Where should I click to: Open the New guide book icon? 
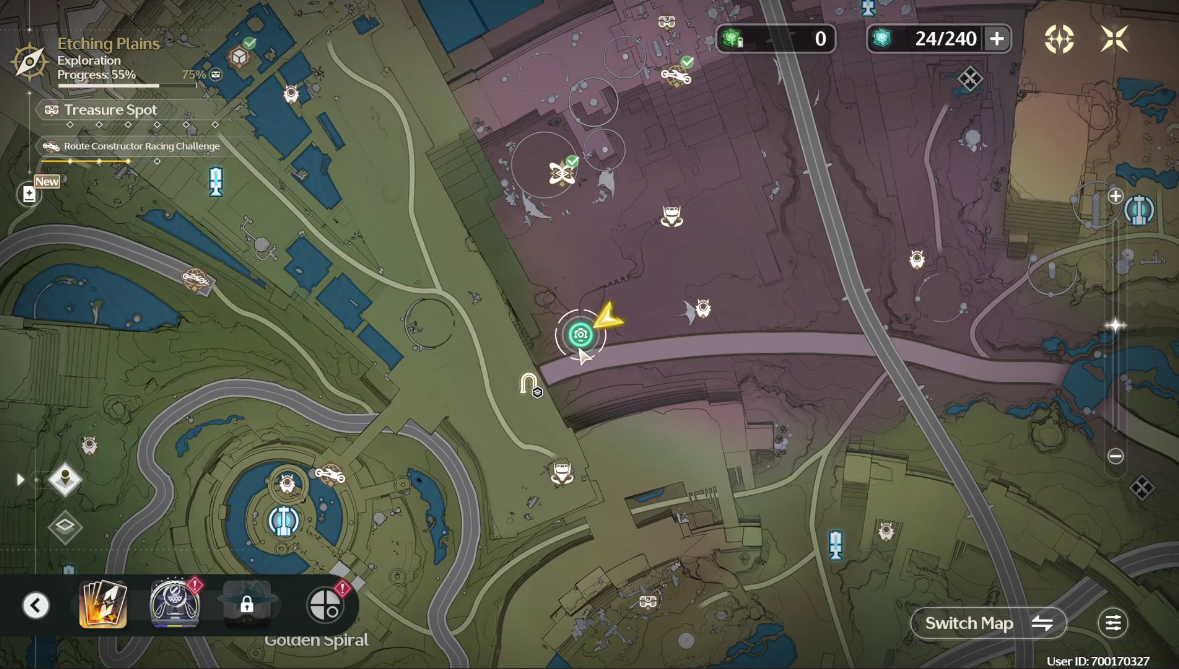(x=30, y=194)
